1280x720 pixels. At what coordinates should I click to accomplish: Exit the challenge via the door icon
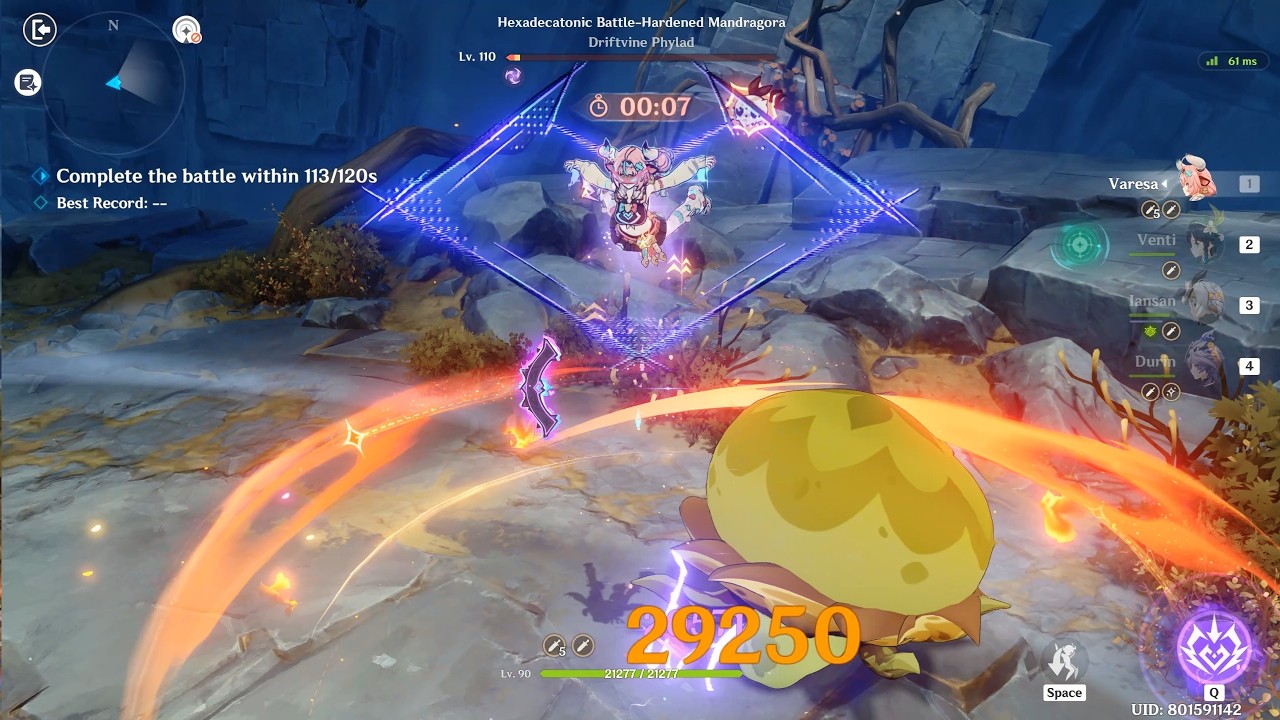39,30
